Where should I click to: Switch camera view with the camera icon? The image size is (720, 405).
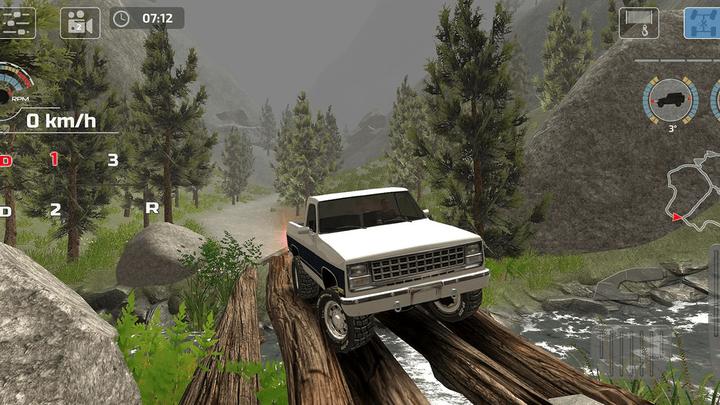[x=79, y=20]
